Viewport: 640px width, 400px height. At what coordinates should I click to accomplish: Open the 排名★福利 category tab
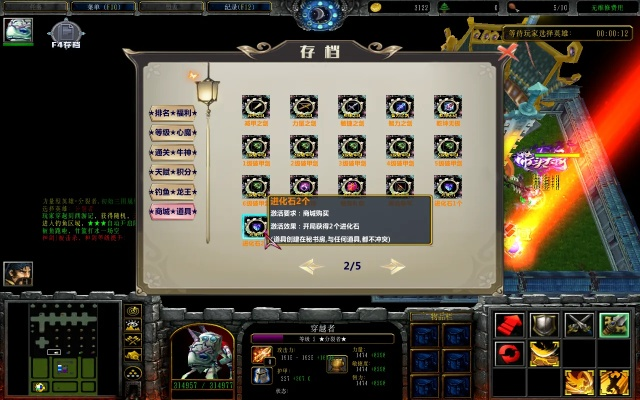click(171, 113)
